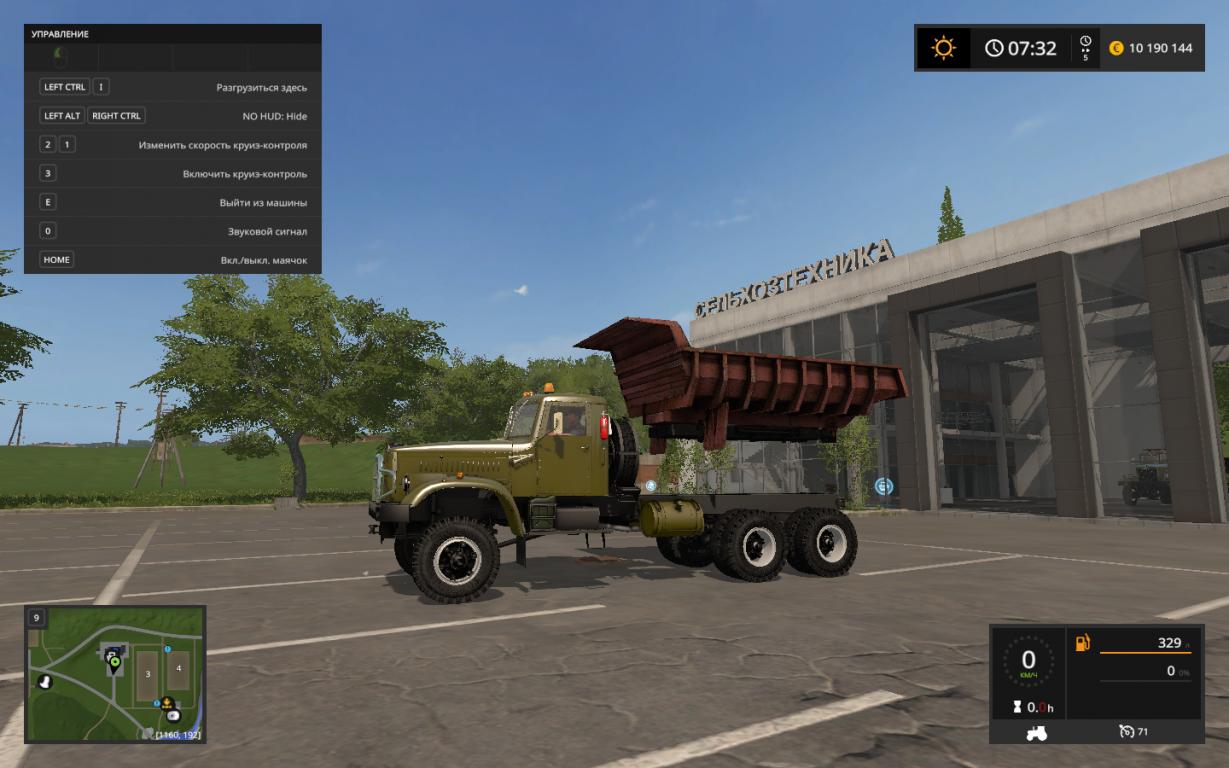The image size is (1229, 768).
Task: Click the fuel pump icon
Action: coord(1083,643)
